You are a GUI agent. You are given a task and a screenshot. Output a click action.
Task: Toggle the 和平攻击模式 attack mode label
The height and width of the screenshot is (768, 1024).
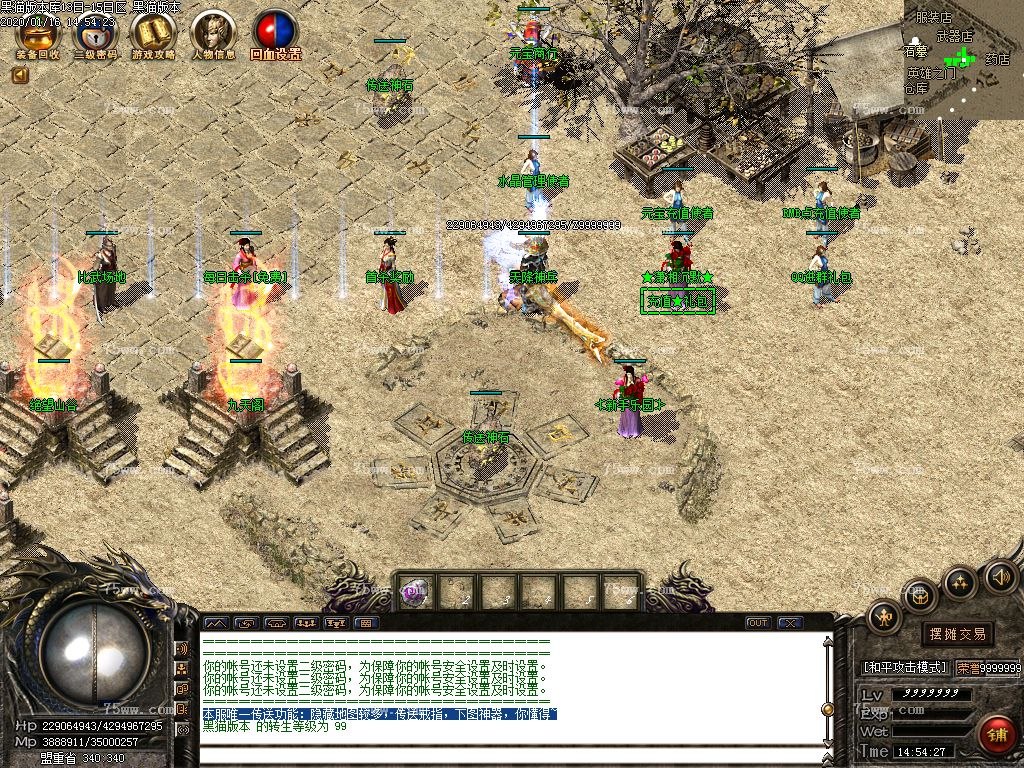click(904, 667)
